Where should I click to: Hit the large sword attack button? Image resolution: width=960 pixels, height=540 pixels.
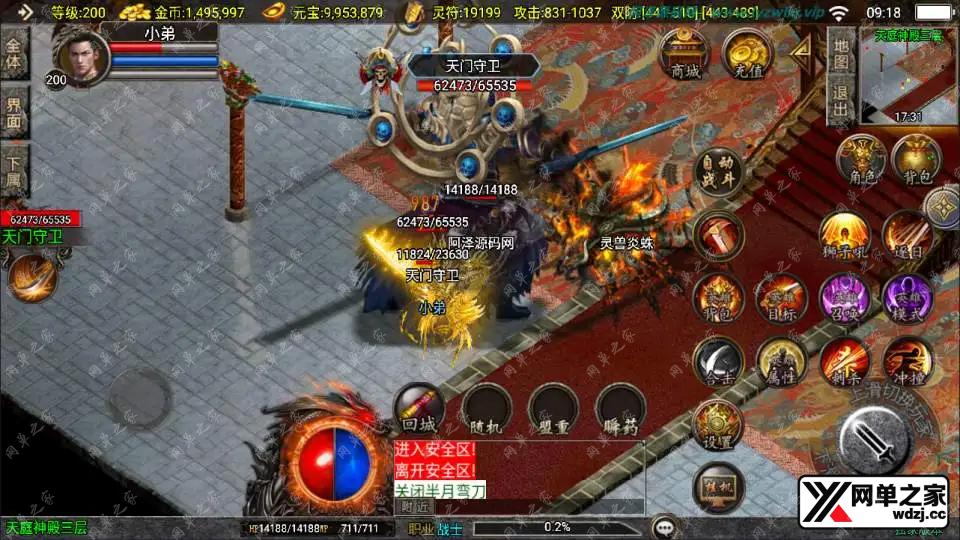[x=872, y=439]
